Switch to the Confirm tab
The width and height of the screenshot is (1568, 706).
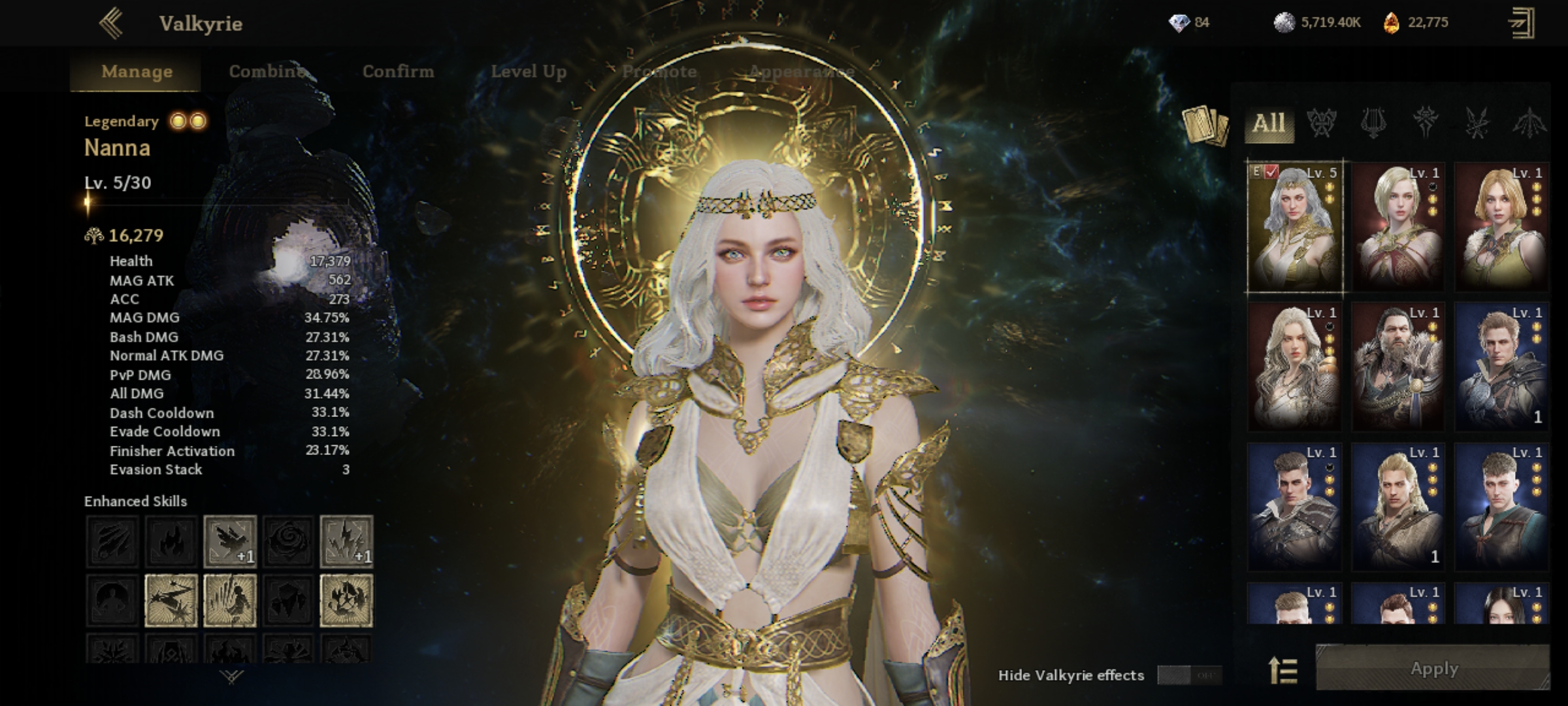[398, 71]
